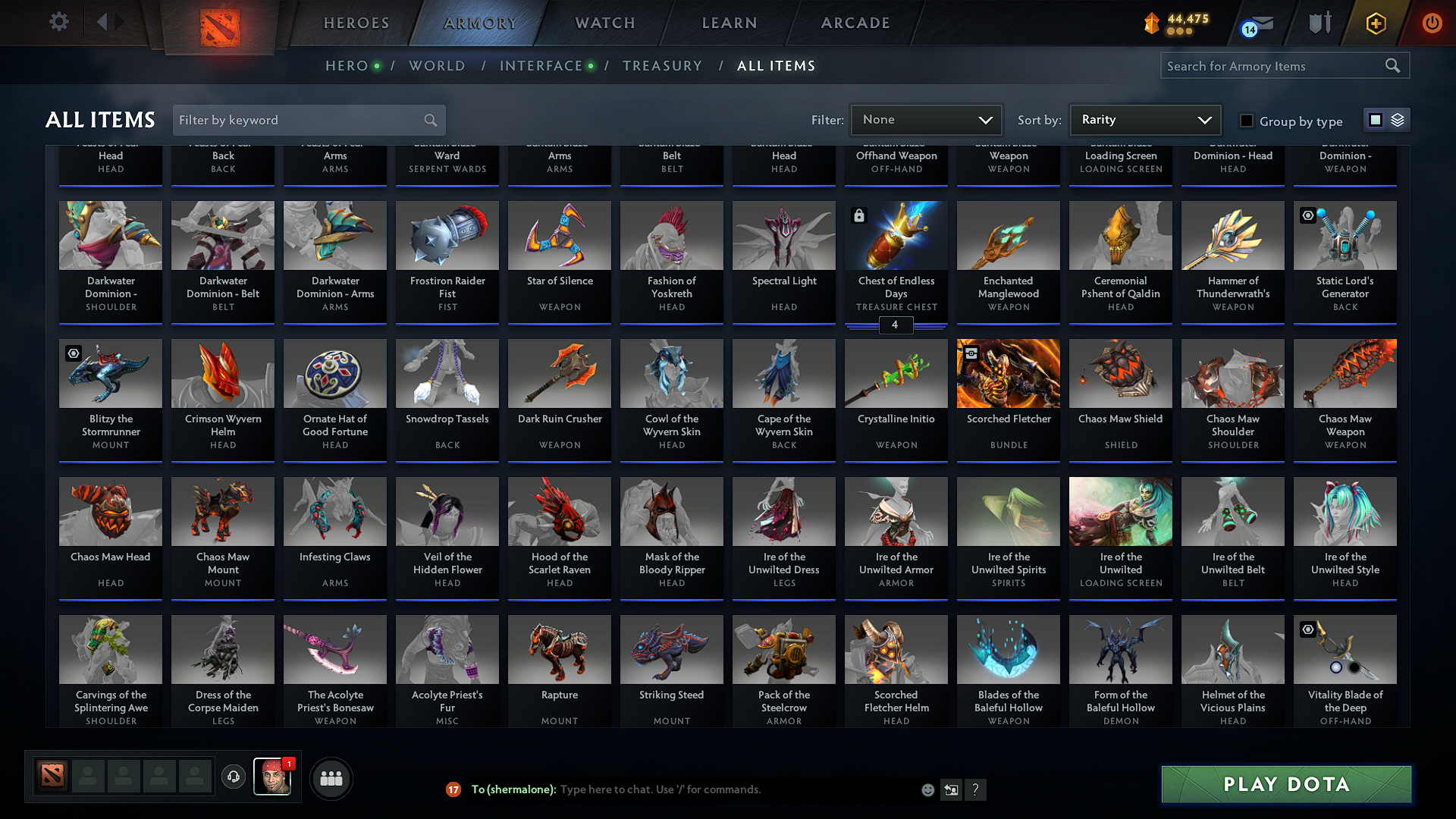1456x819 pixels.
Task: Open the Dota 2 logo home icon
Action: click(220, 23)
